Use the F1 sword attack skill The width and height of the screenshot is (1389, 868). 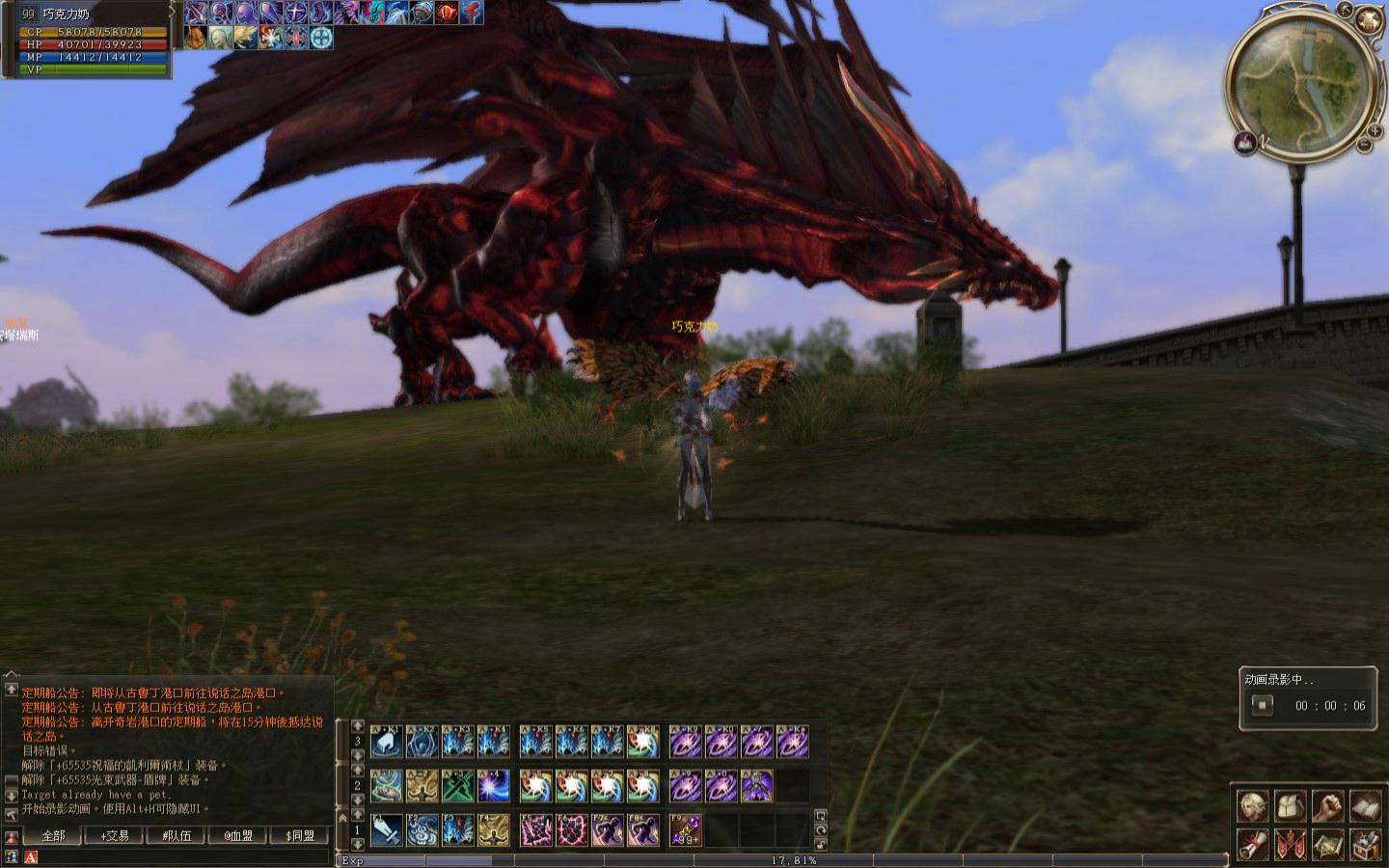(x=387, y=829)
